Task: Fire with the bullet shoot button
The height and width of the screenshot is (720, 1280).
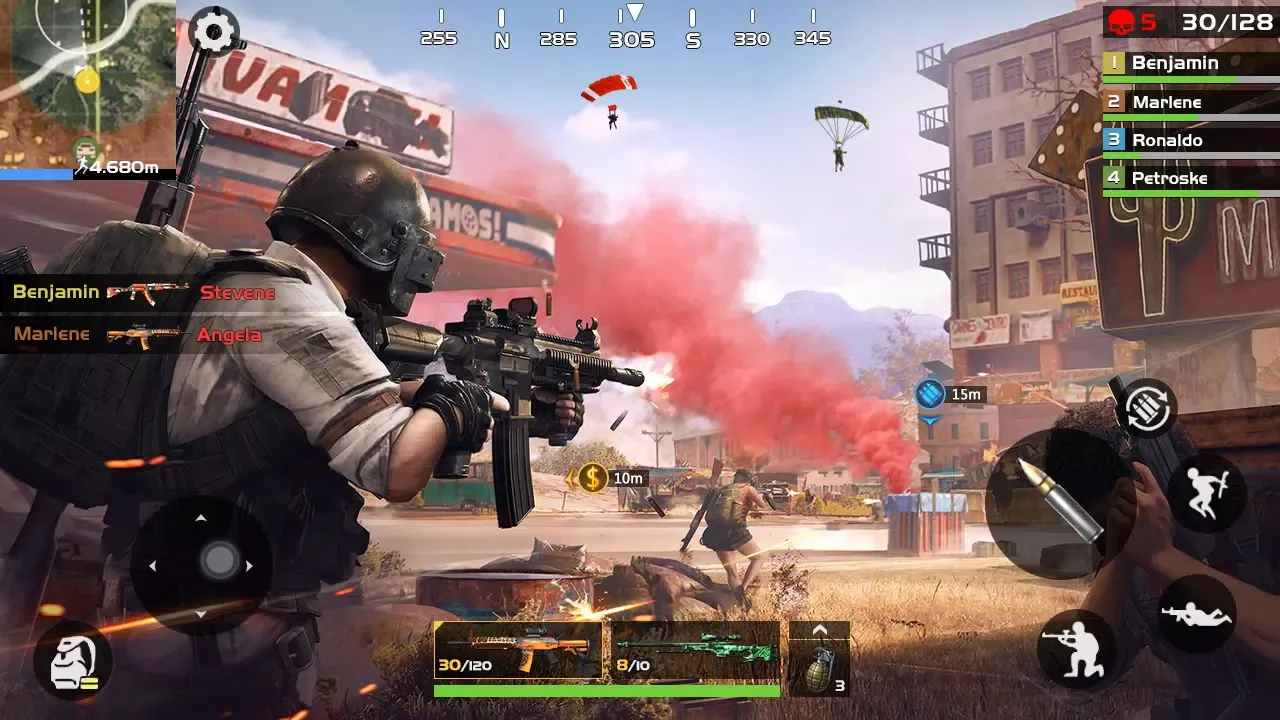Action: pos(1045,500)
